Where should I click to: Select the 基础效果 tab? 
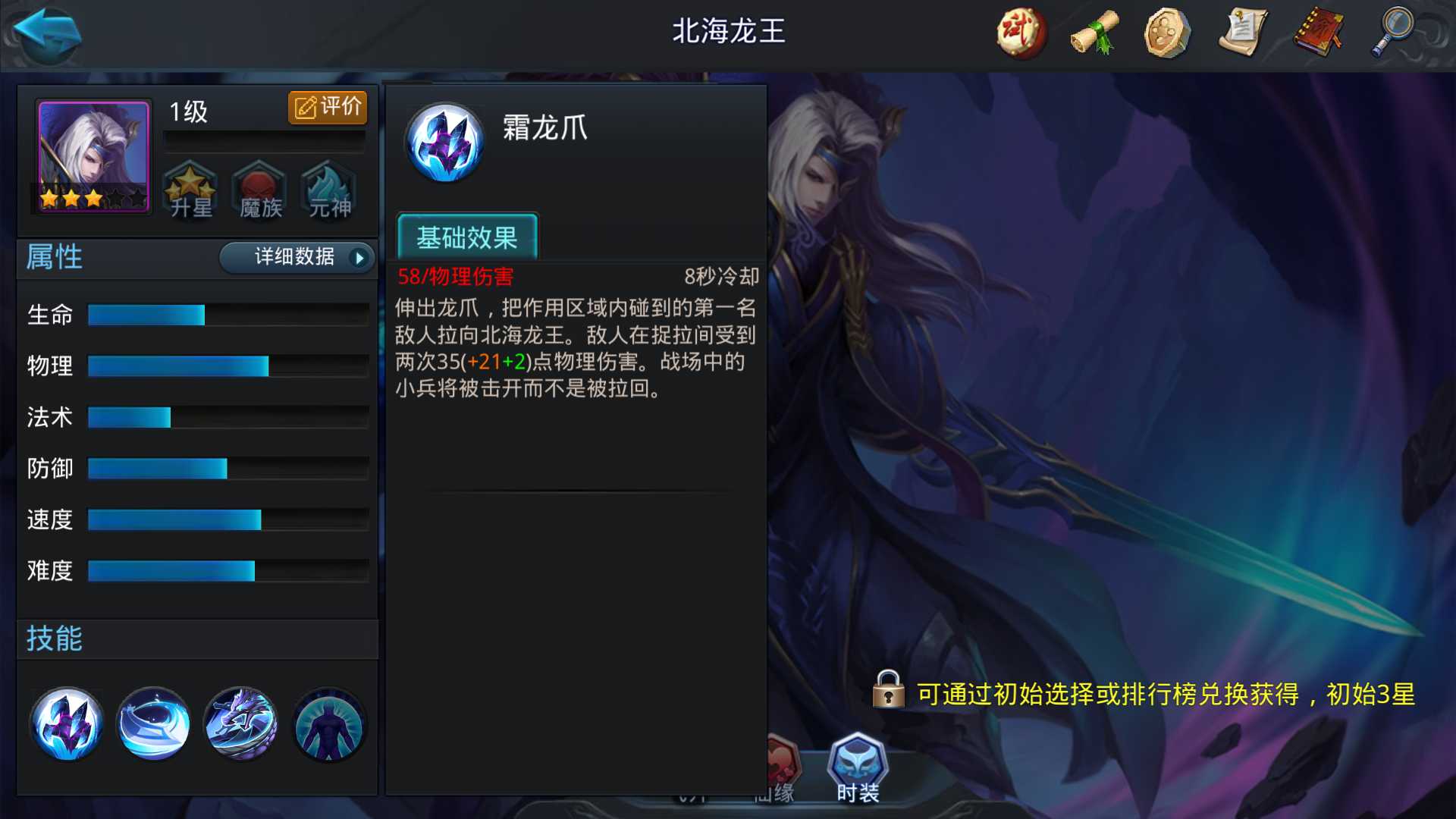coord(467,238)
